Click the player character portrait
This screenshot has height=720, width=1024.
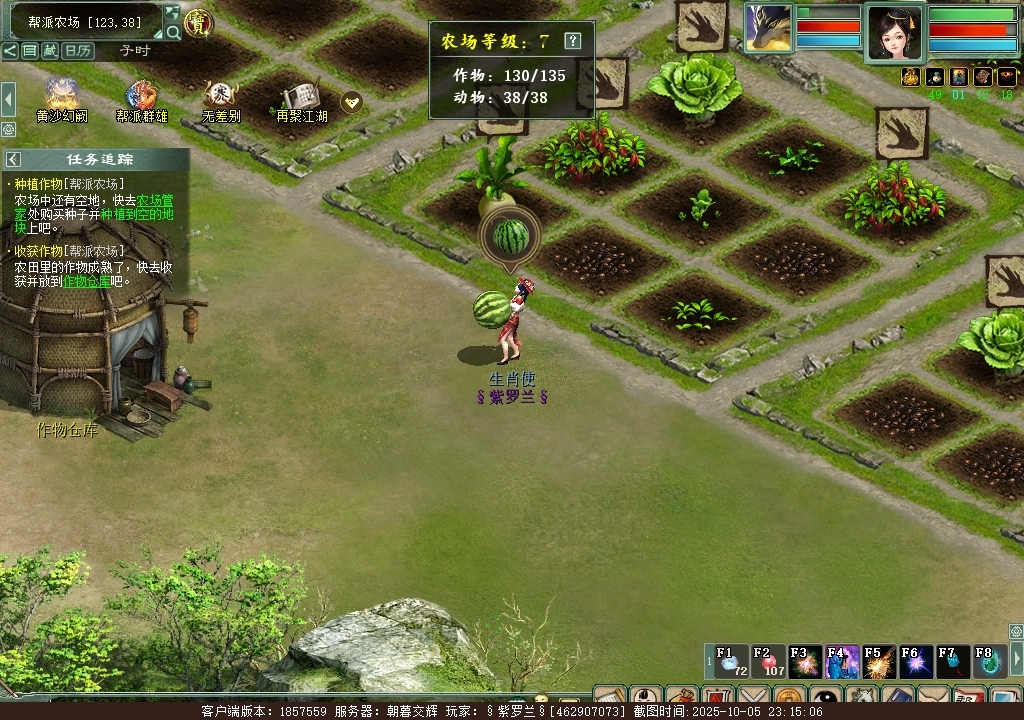tap(894, 33)
